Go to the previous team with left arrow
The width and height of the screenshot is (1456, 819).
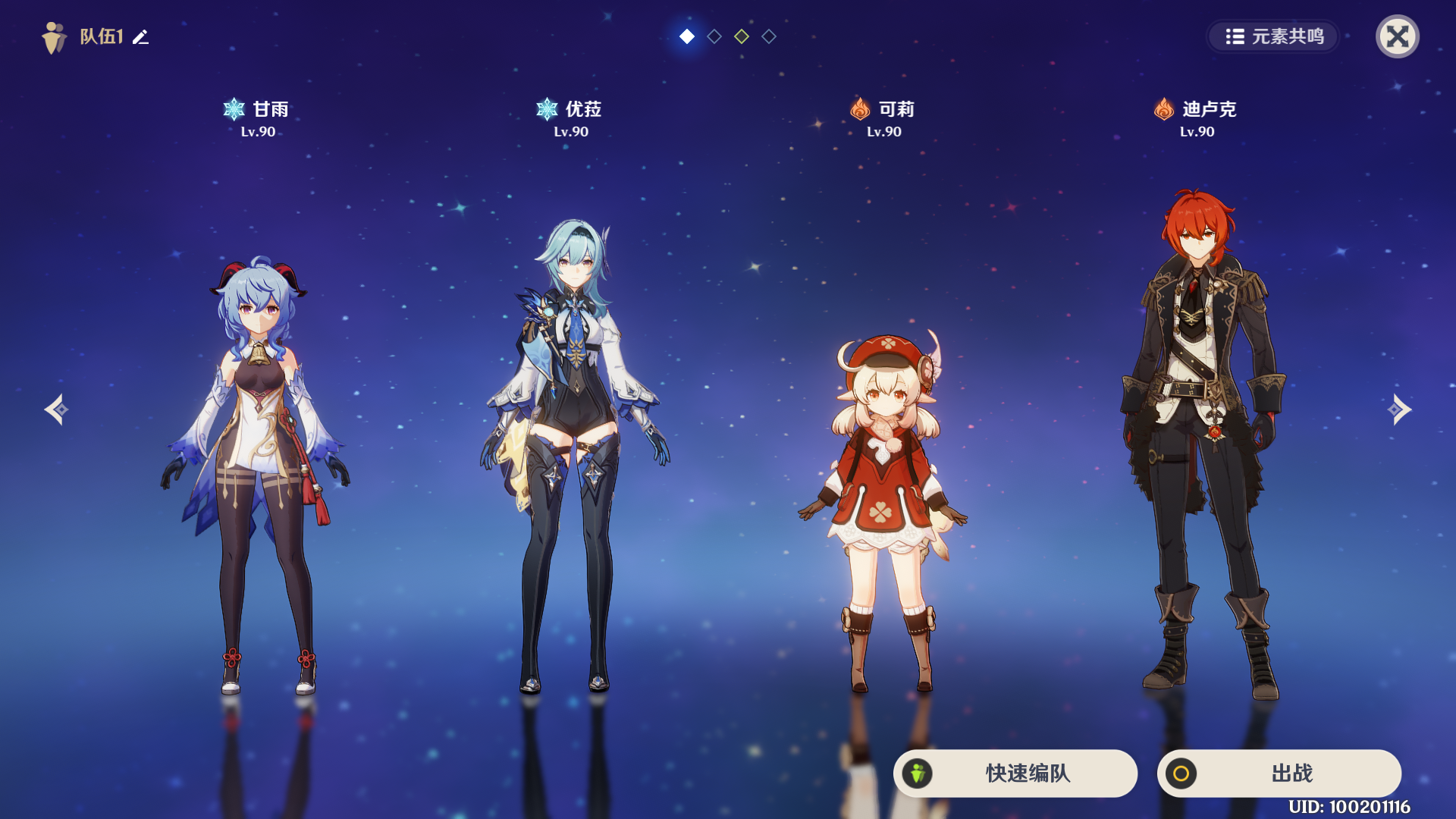point(56,409)
